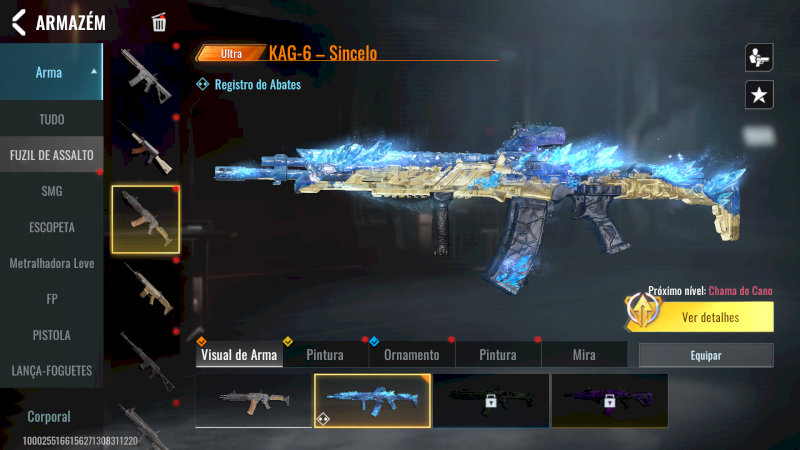Click the Ver detalhes button
This screenshot has width=800, height=450.
[710, 318]
